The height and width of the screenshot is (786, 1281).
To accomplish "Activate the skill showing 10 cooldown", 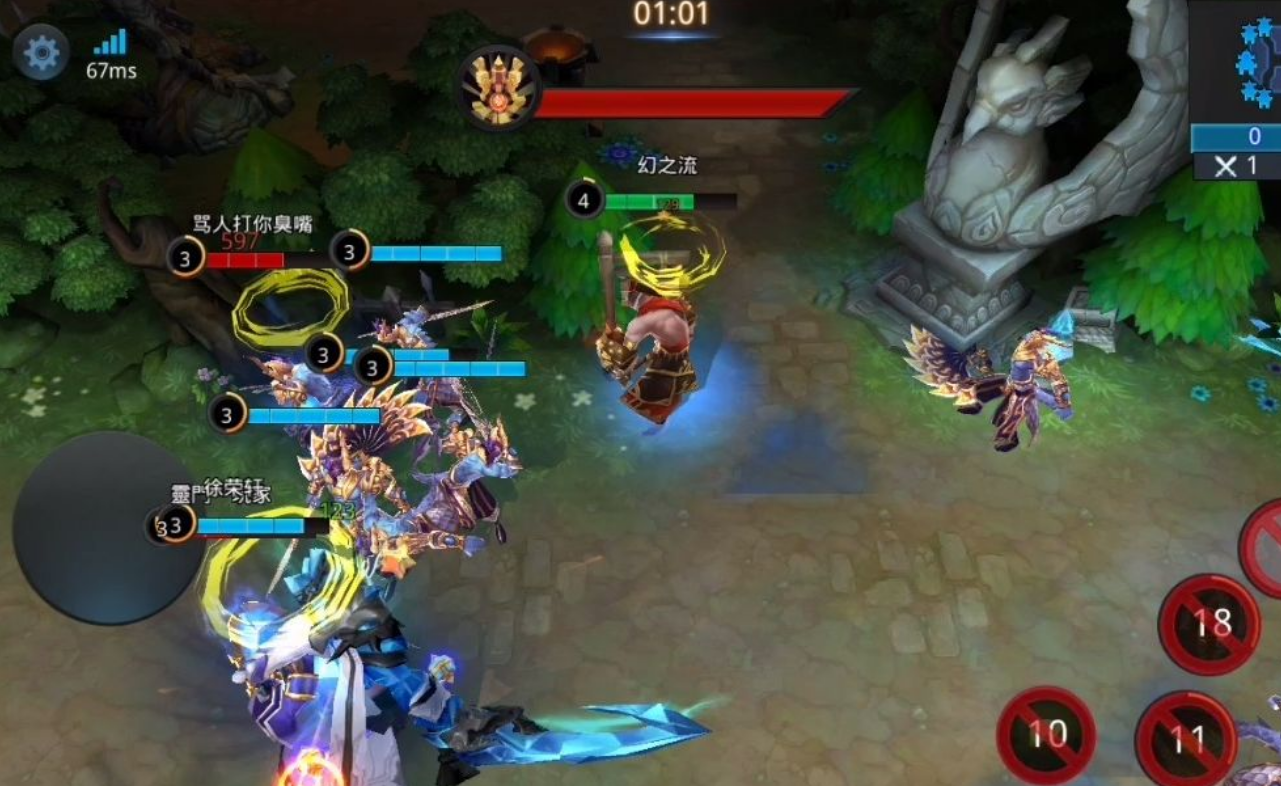I will (x=1046, y=735).
